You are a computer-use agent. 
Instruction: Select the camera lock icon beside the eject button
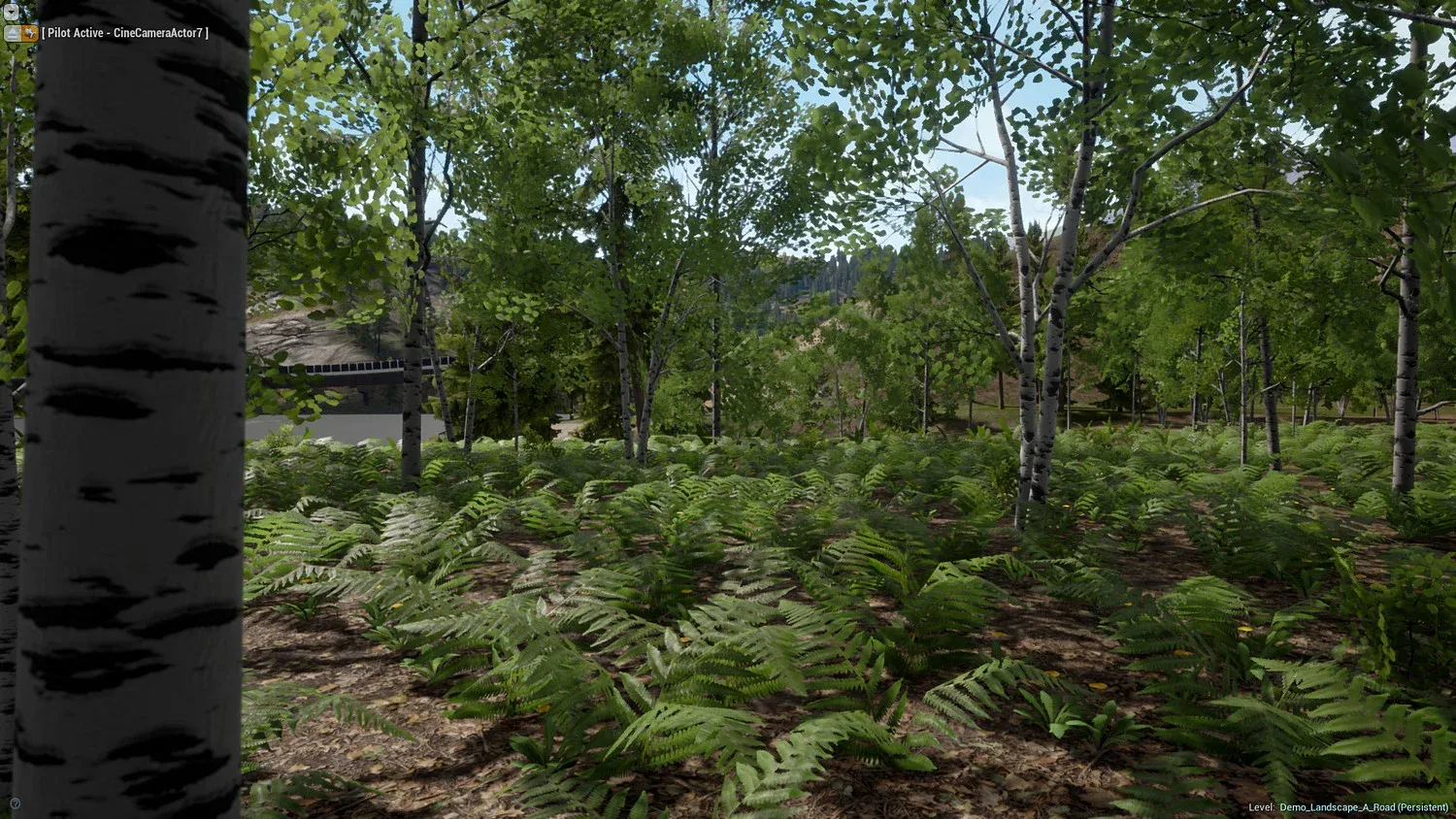[x=29, y=33]
